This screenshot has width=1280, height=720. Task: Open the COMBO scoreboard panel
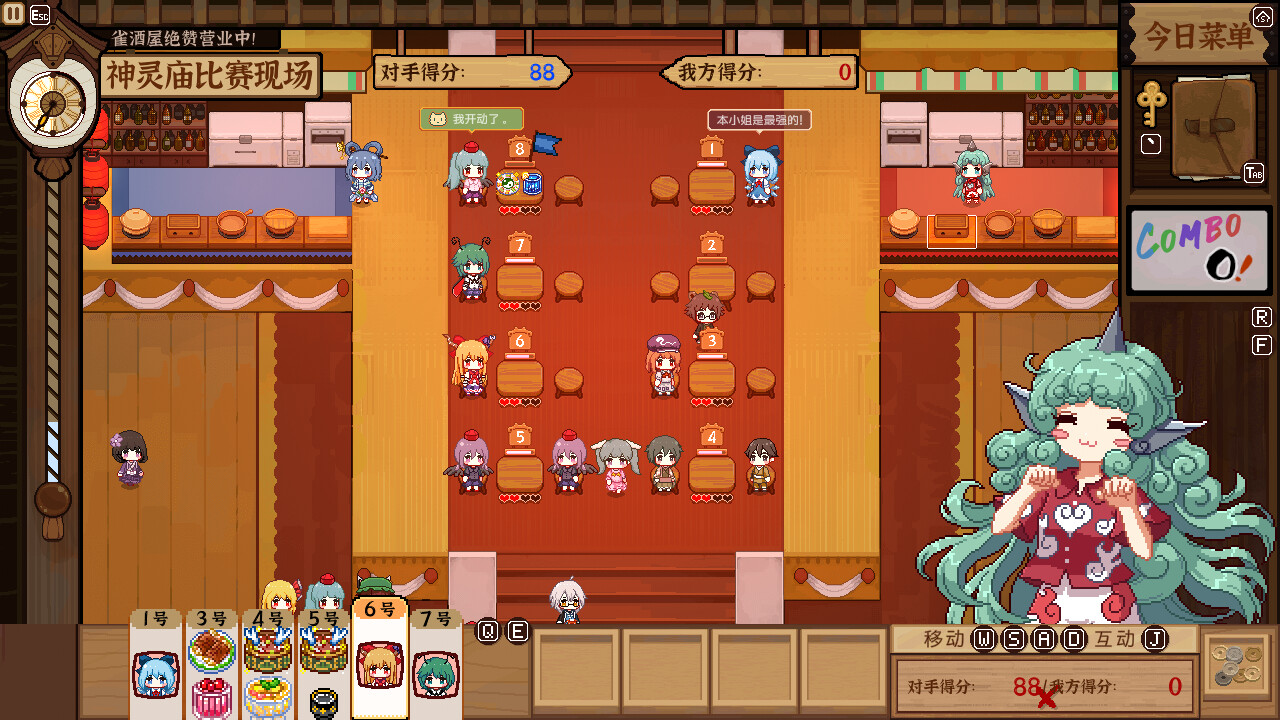point(1199,249)
